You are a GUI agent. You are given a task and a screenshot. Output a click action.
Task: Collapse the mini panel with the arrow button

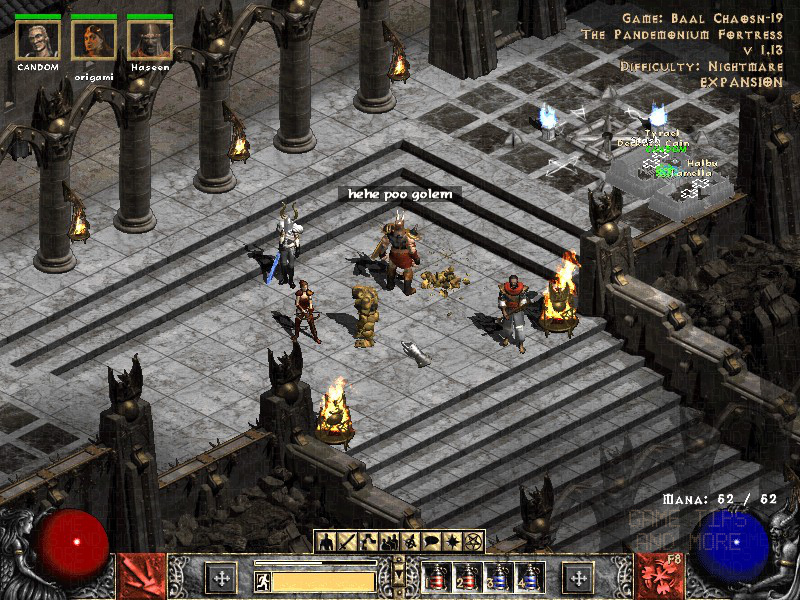click(400, 572)
